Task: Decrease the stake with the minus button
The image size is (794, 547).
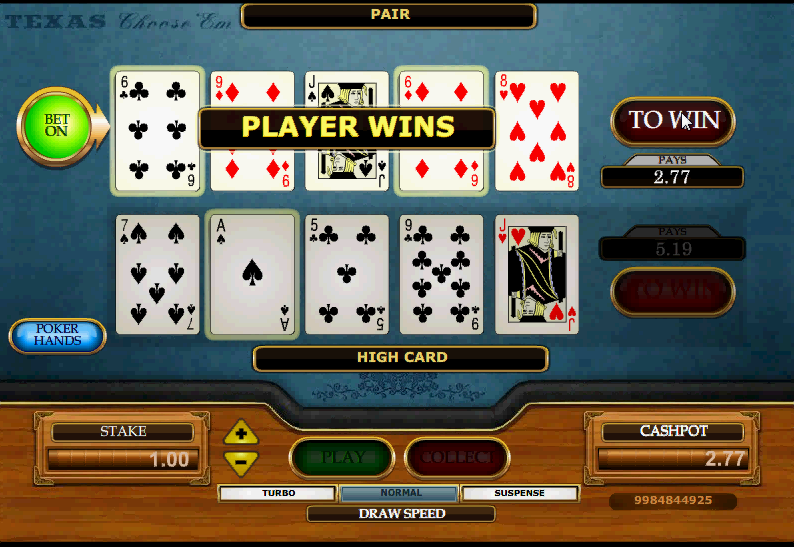Action: click(x=241, y=462)
